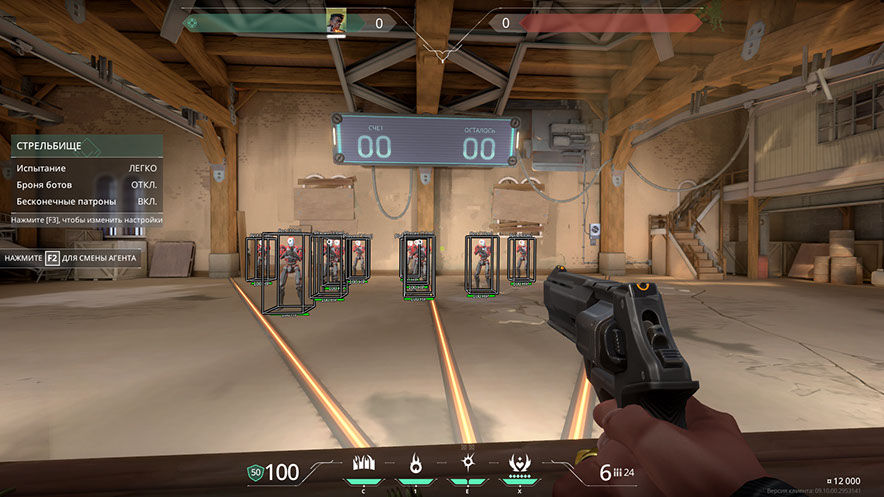This screenshot has height=497, width=884.
Task: Click the Стрельбище panel header
Action: tap(86, 146)
